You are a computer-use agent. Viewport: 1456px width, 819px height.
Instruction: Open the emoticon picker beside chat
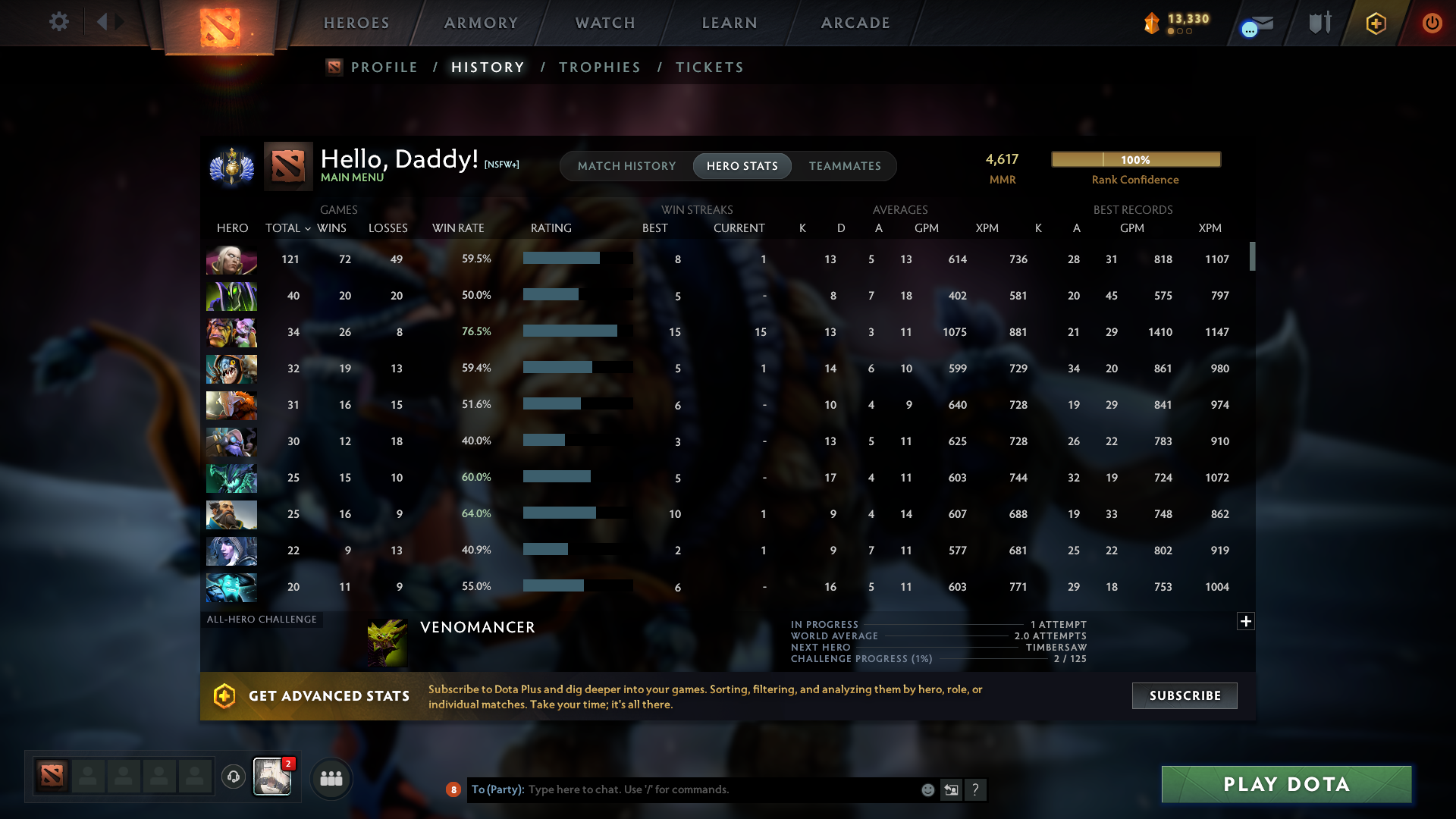tap(927, 789)
